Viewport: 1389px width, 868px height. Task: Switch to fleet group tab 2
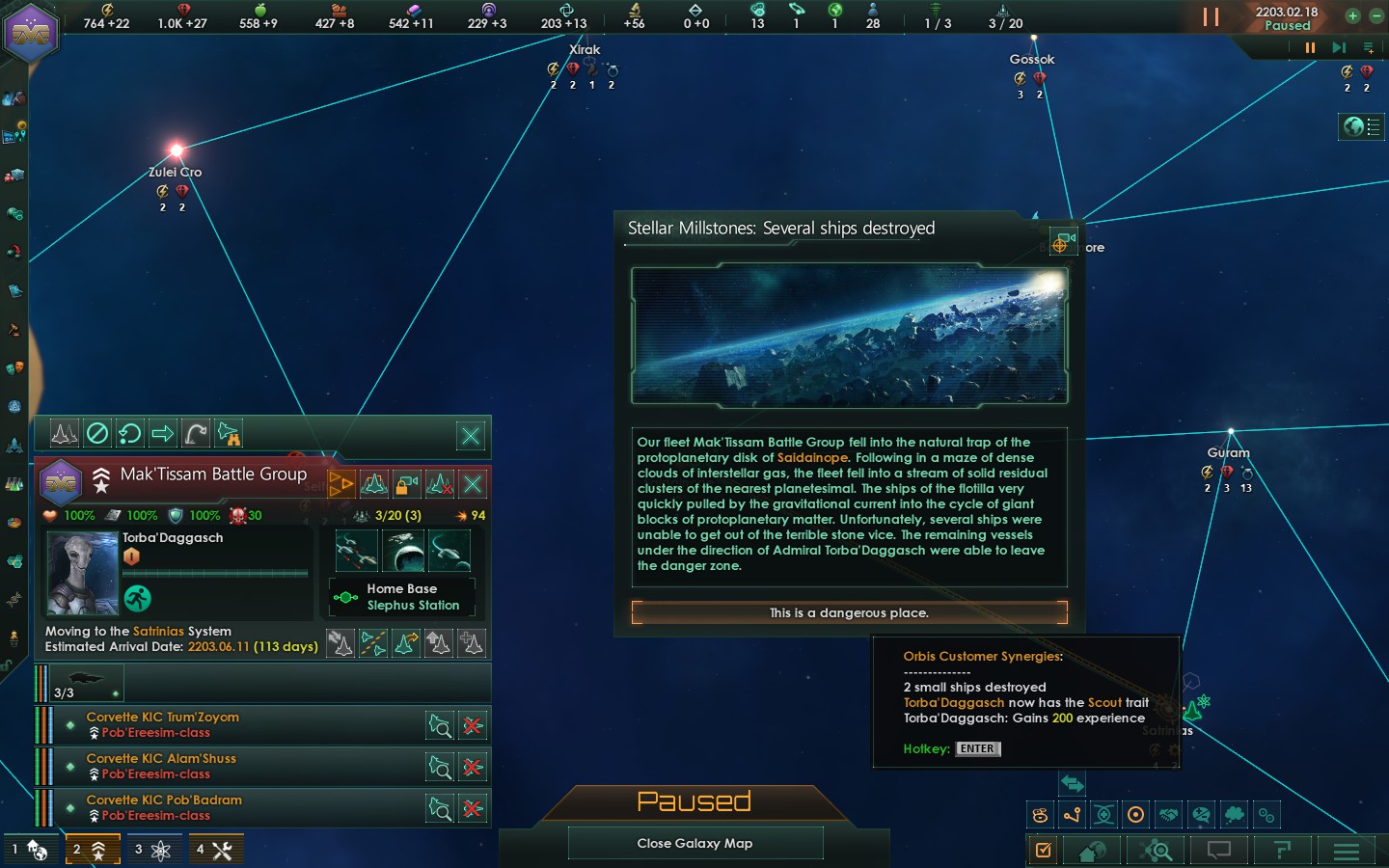pos(92,850)
